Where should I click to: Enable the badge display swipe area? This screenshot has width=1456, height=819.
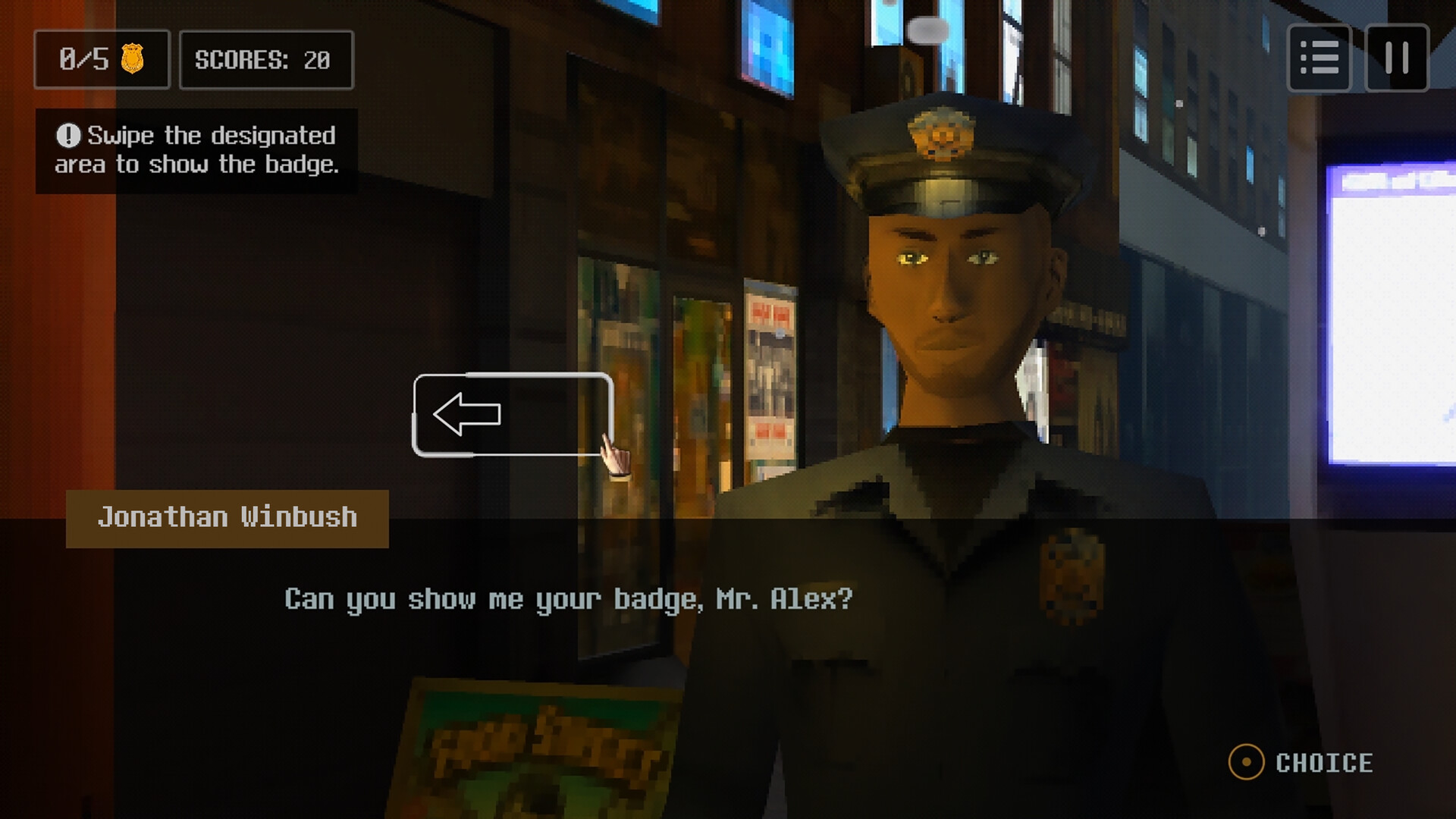(x=513, y=416)
